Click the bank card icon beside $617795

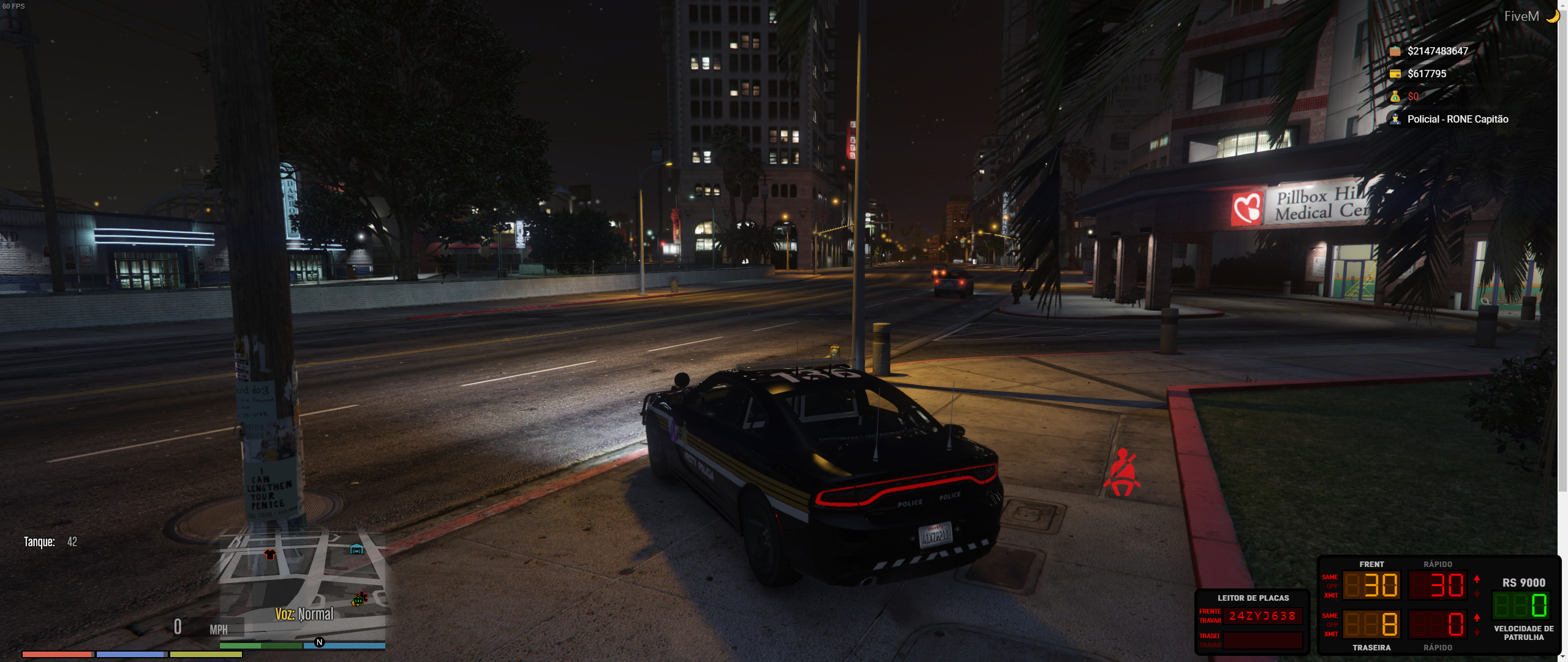click(x=1395, y=74)
